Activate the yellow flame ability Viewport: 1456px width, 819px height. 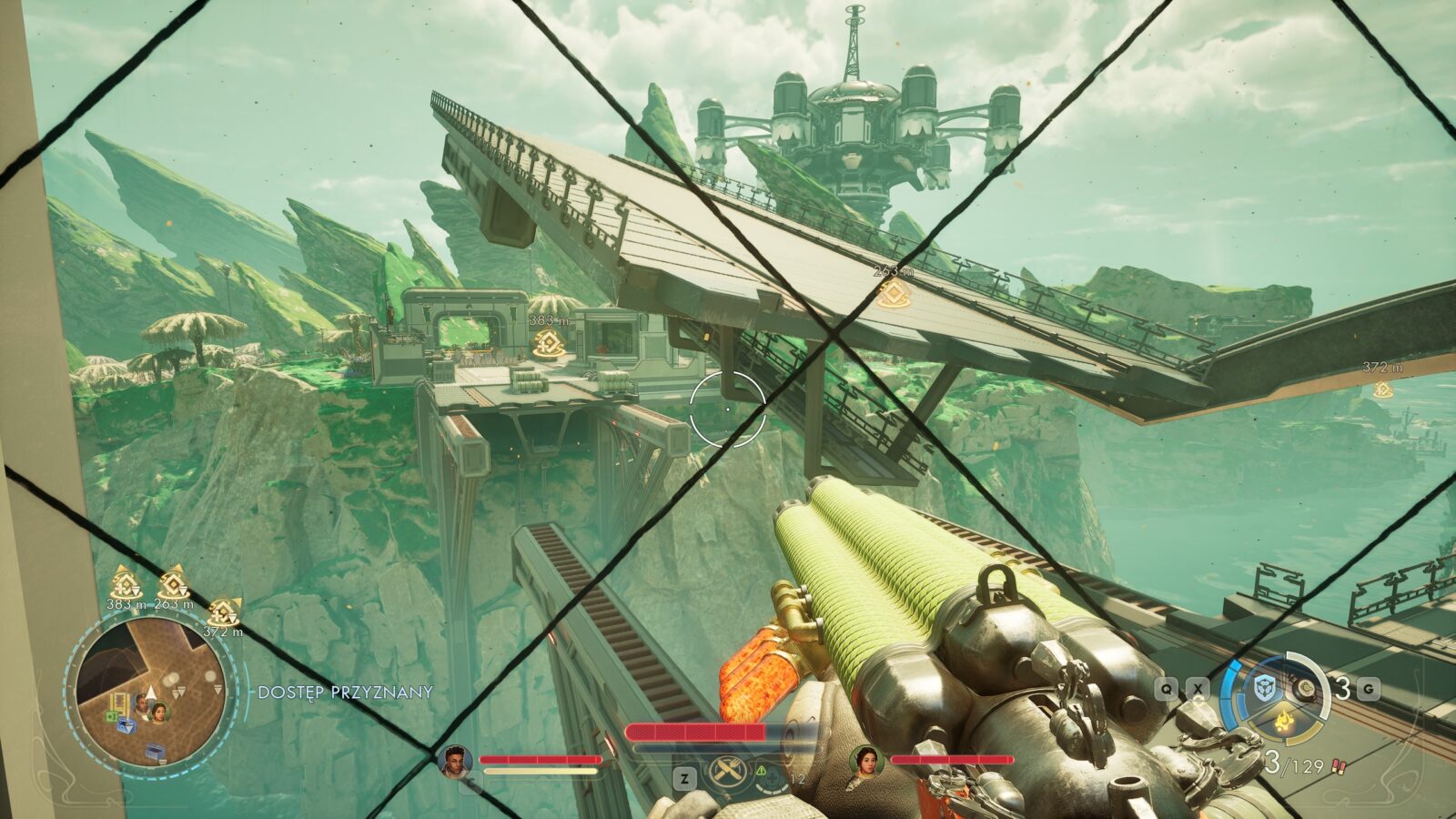[x=1285, y=723]
